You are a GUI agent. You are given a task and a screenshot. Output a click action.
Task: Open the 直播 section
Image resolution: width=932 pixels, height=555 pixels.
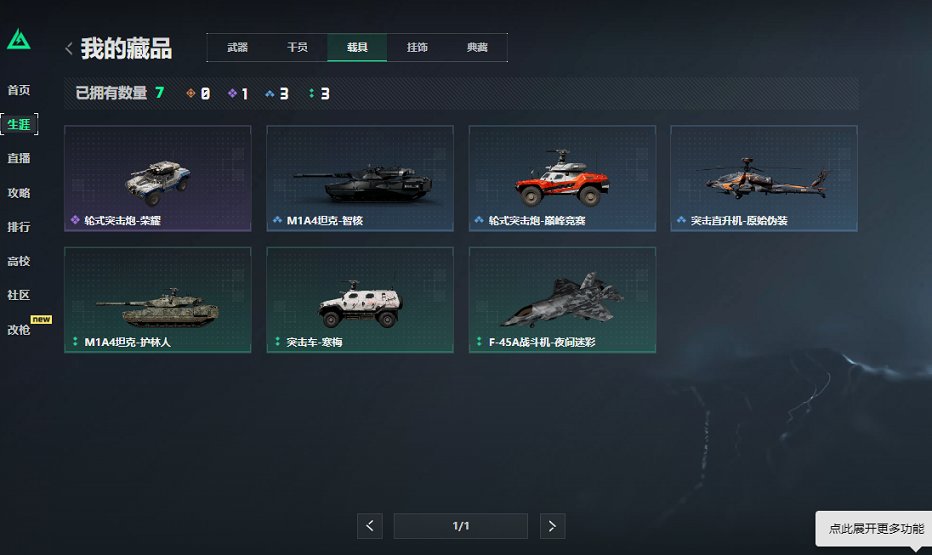point(18,158)
